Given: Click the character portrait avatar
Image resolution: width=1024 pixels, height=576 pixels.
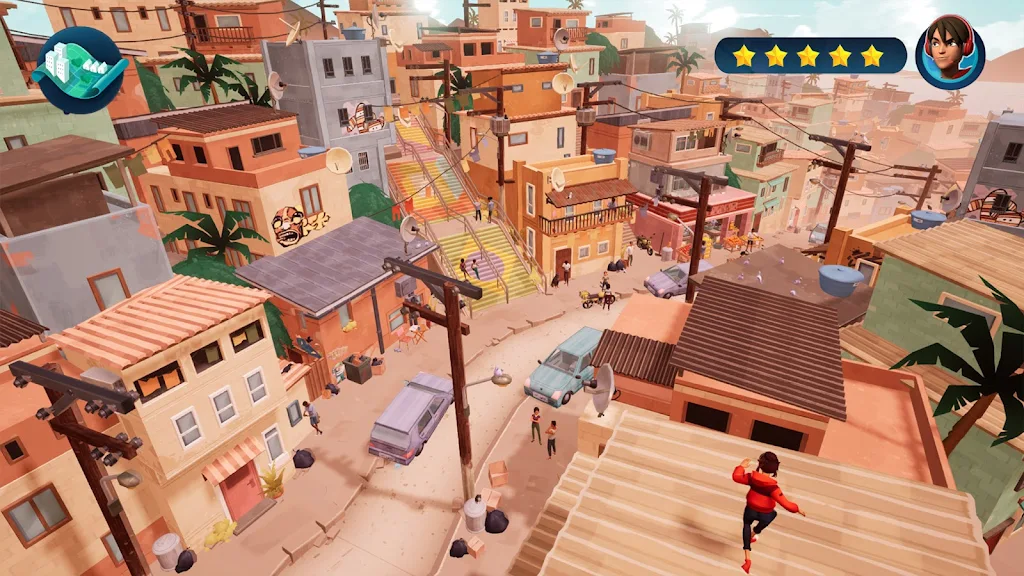Looking at the screenshot, I should tap(949, 54).
